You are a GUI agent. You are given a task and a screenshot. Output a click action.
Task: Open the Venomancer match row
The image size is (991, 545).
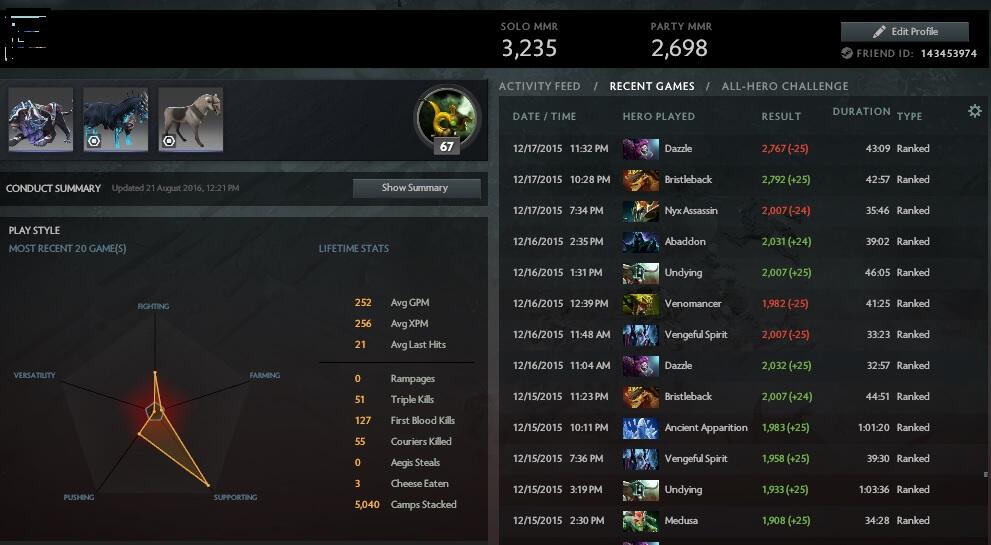(740, 304)
